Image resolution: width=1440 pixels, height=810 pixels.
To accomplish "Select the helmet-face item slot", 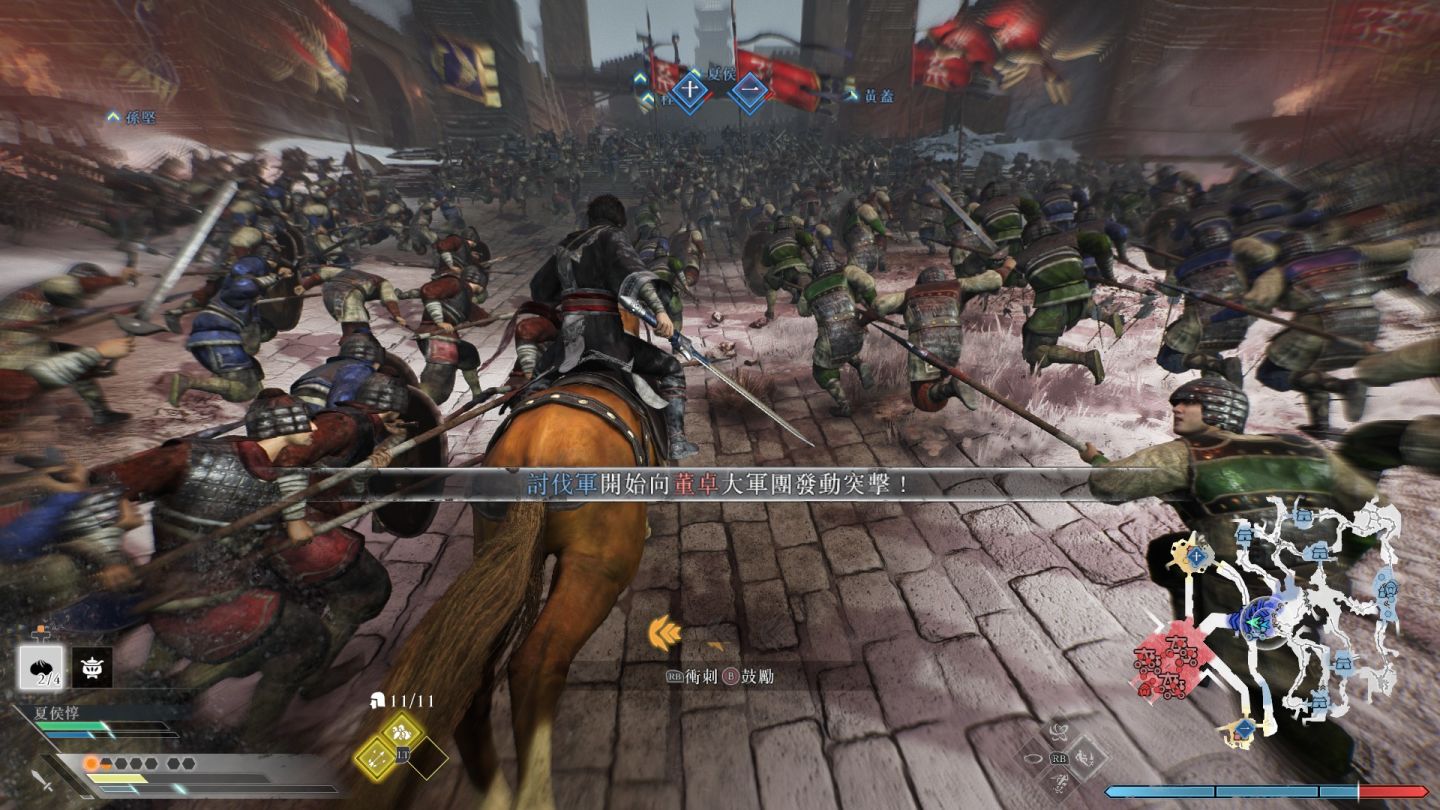I will click(92, 667).
